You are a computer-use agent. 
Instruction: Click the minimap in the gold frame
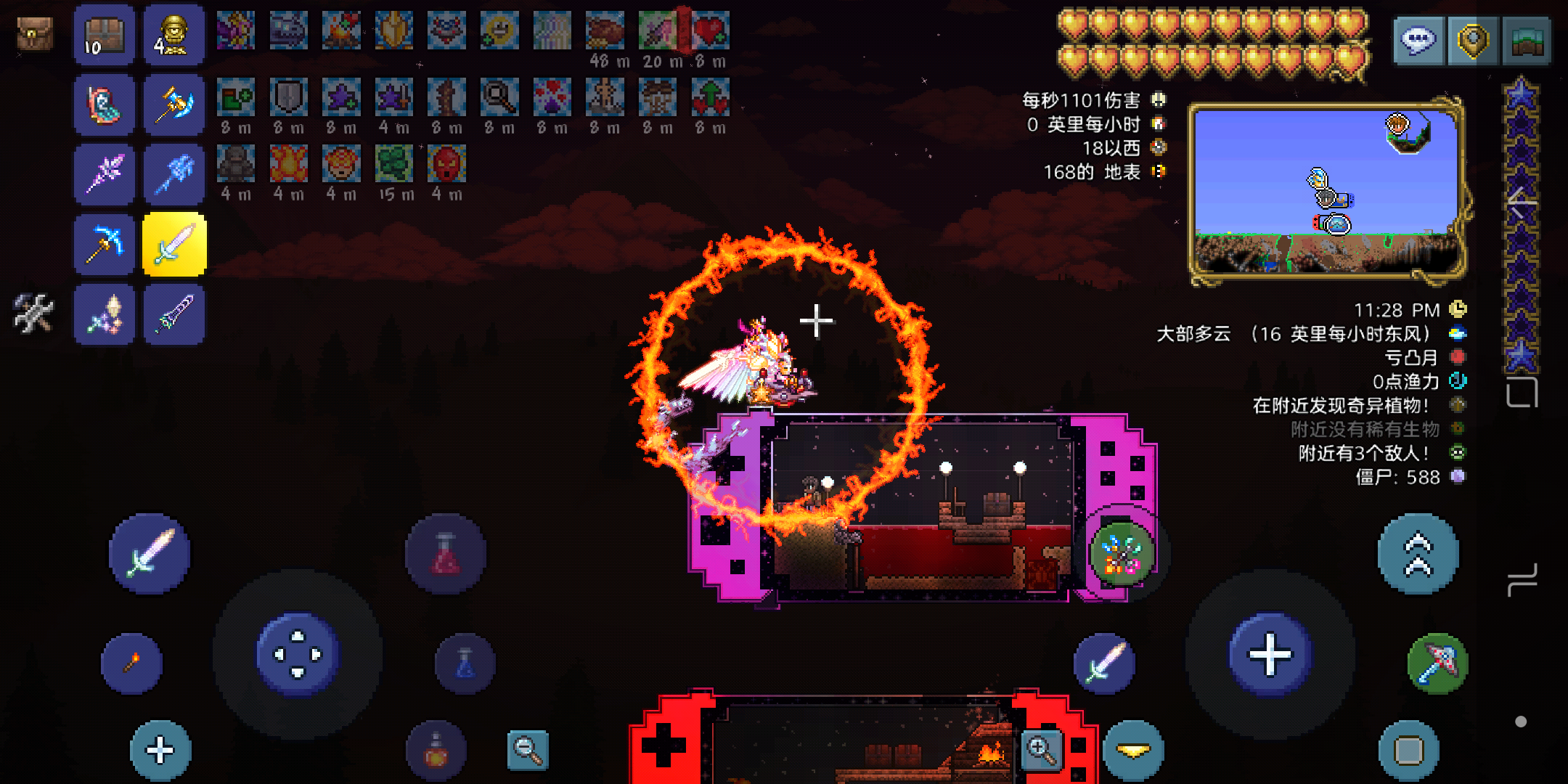1326,190
